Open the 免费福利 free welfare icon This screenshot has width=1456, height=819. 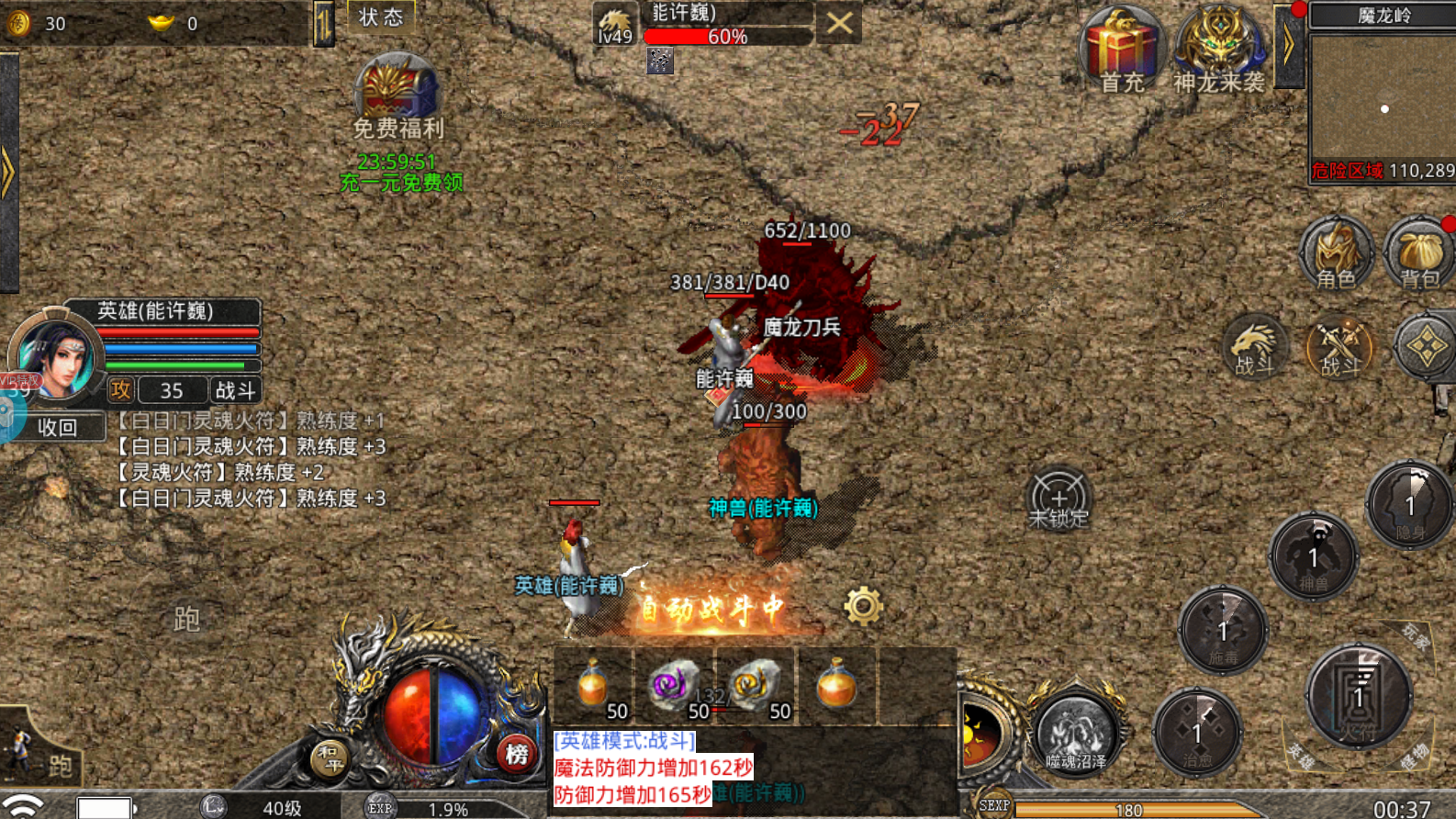[398, 95]
